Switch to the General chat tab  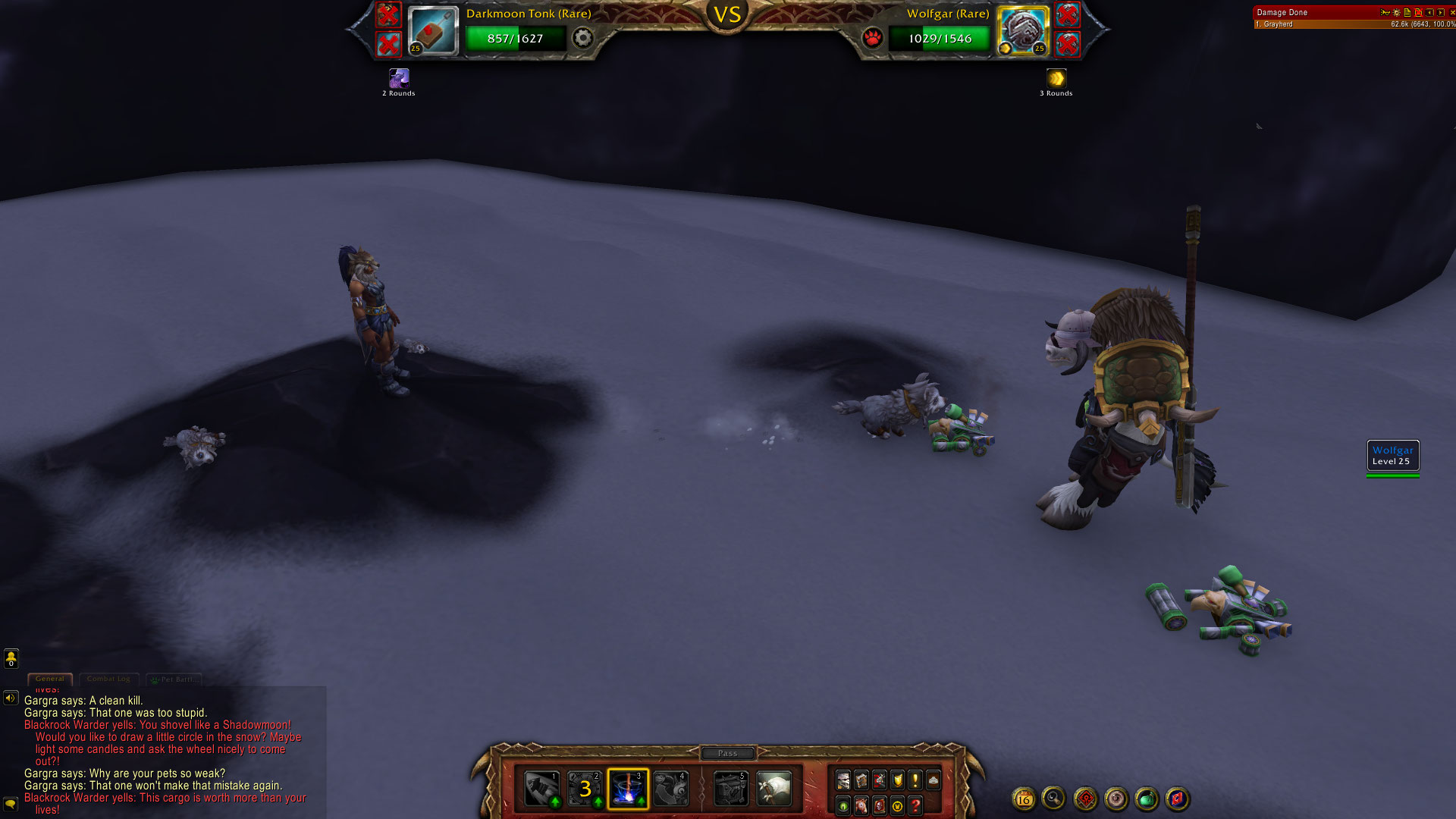[50, 679]
